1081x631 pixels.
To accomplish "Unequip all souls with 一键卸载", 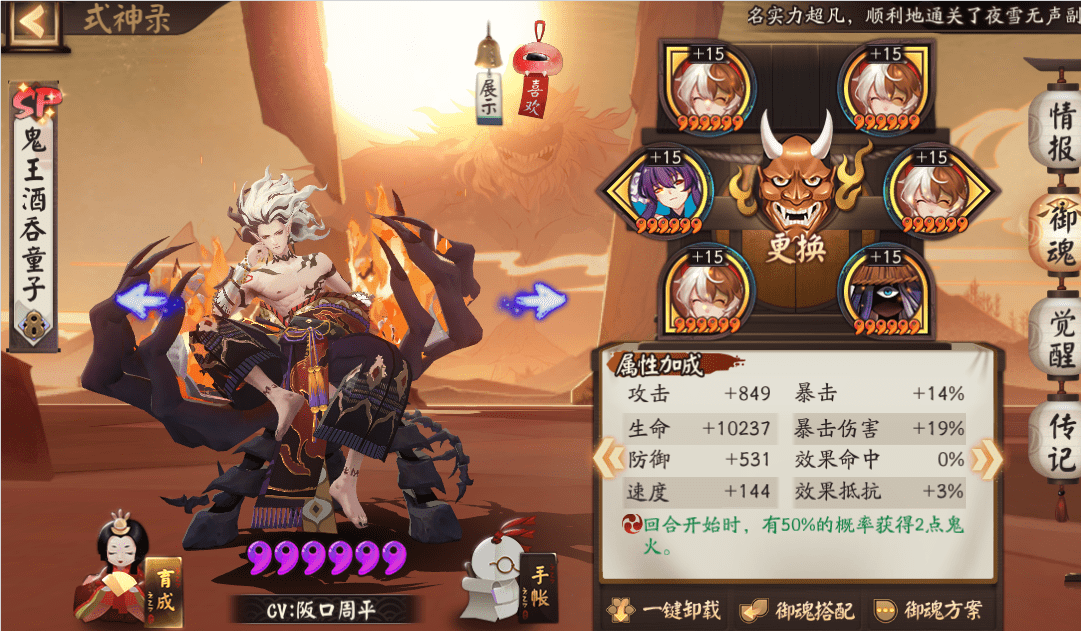I will tap(668, 610).
